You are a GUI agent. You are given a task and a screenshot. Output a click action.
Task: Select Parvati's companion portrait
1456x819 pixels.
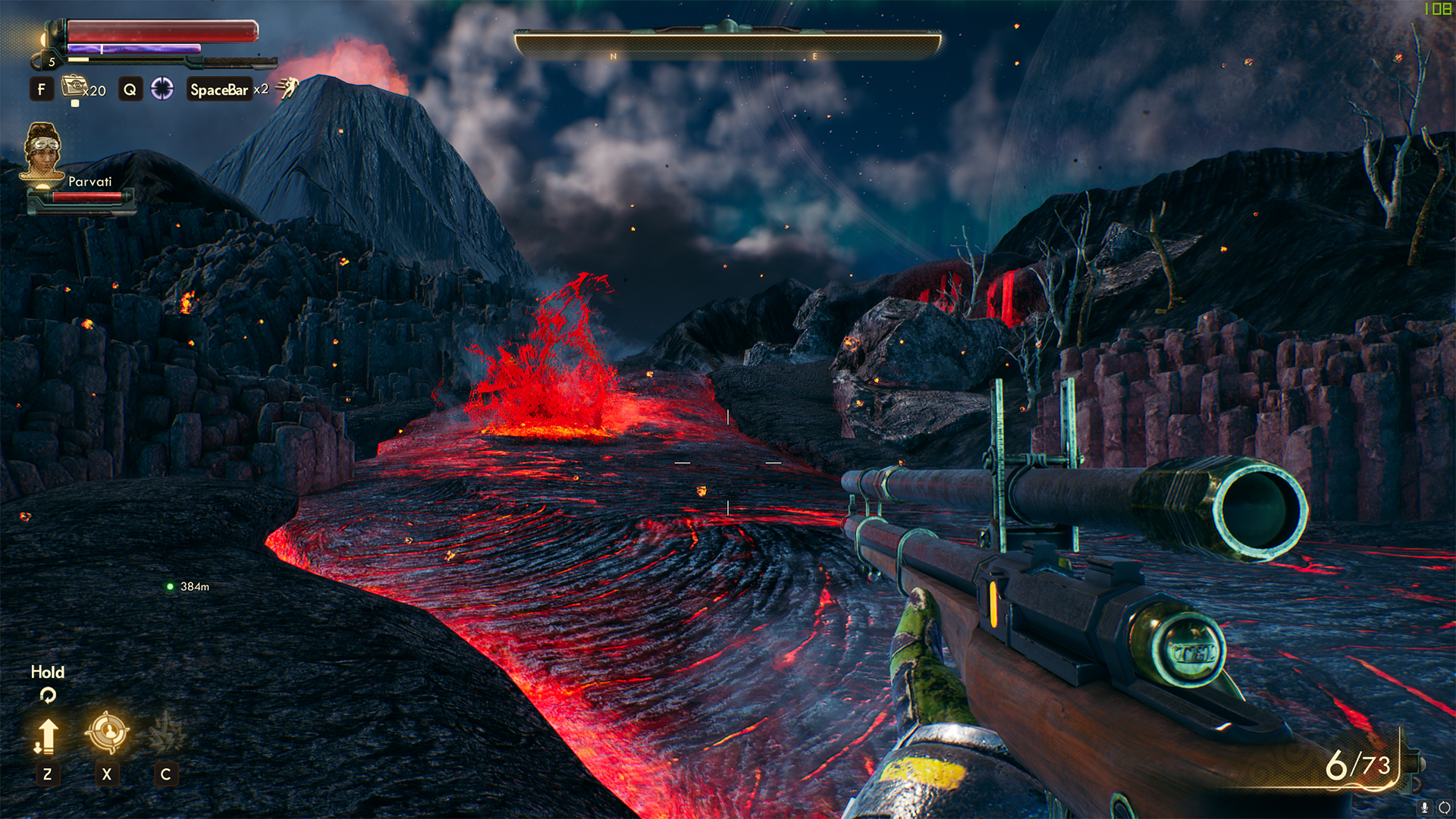pyautogui.click(x=42, y=152)
